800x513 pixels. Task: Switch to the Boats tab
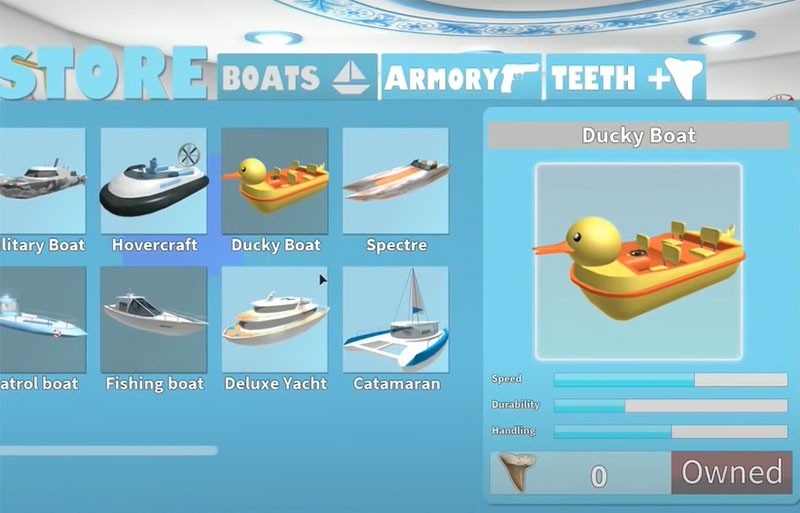pyautogui.click(x=296, y=77)
